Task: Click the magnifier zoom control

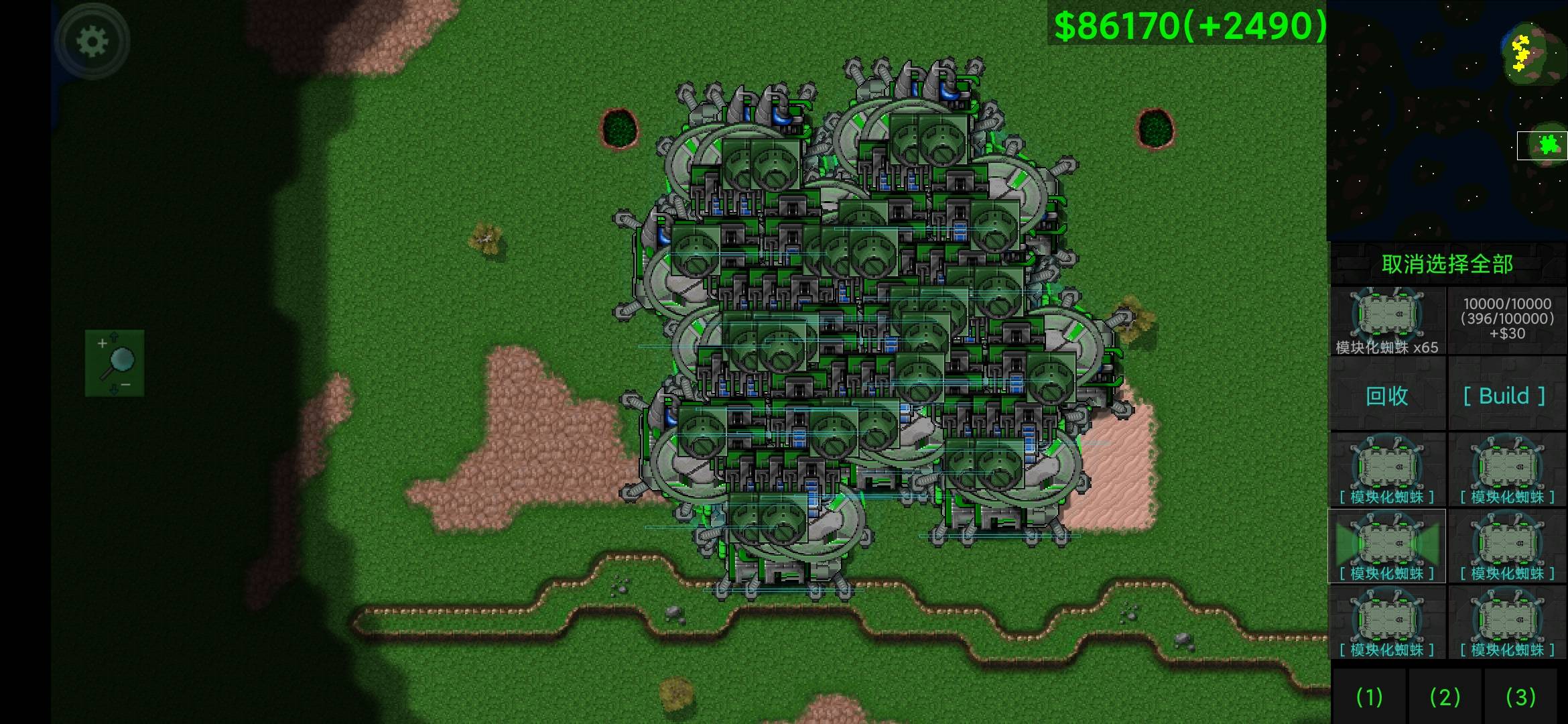Action: point(115,363)
